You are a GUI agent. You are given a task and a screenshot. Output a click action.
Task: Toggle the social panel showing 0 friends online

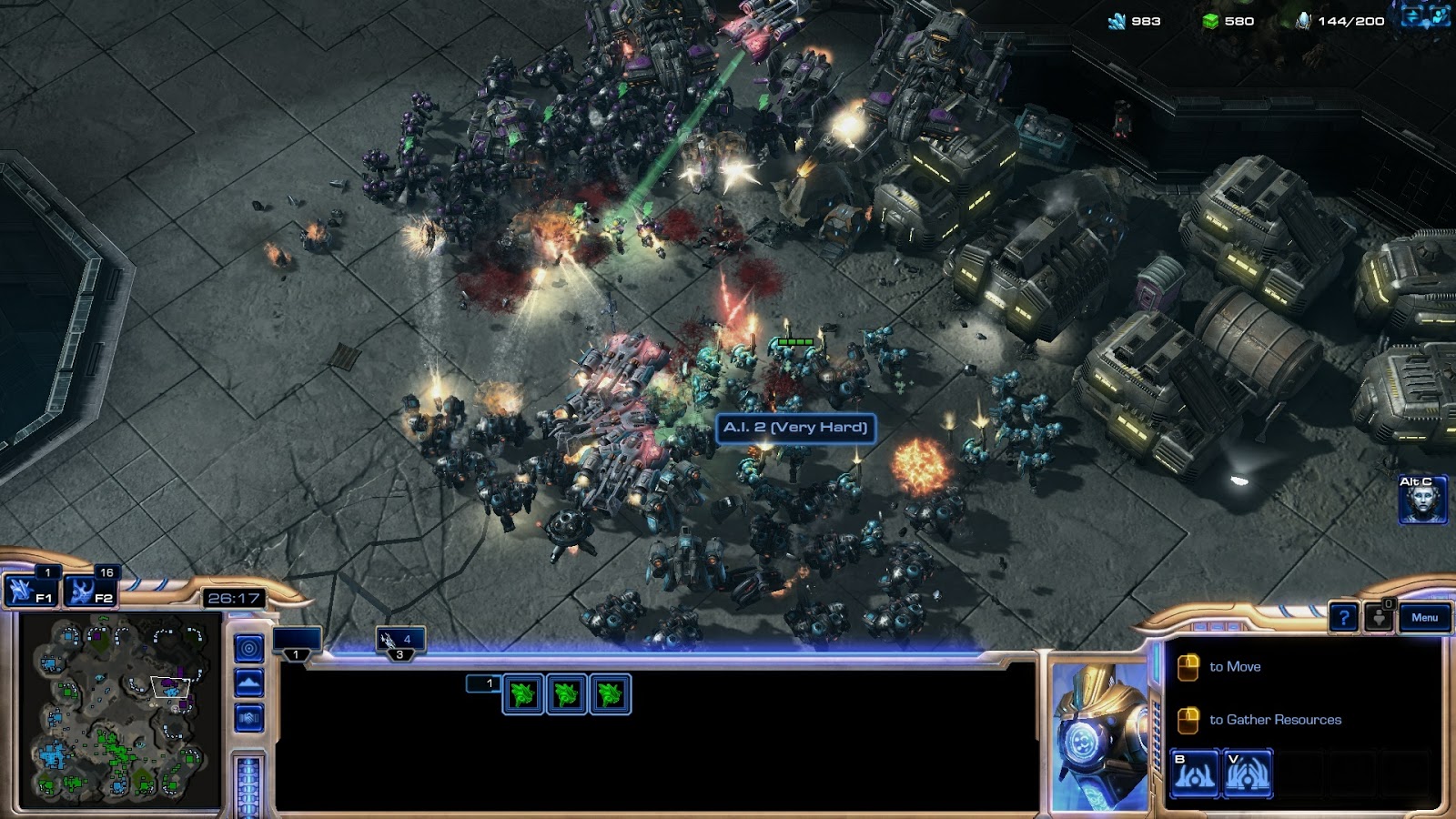[1380, 618]
